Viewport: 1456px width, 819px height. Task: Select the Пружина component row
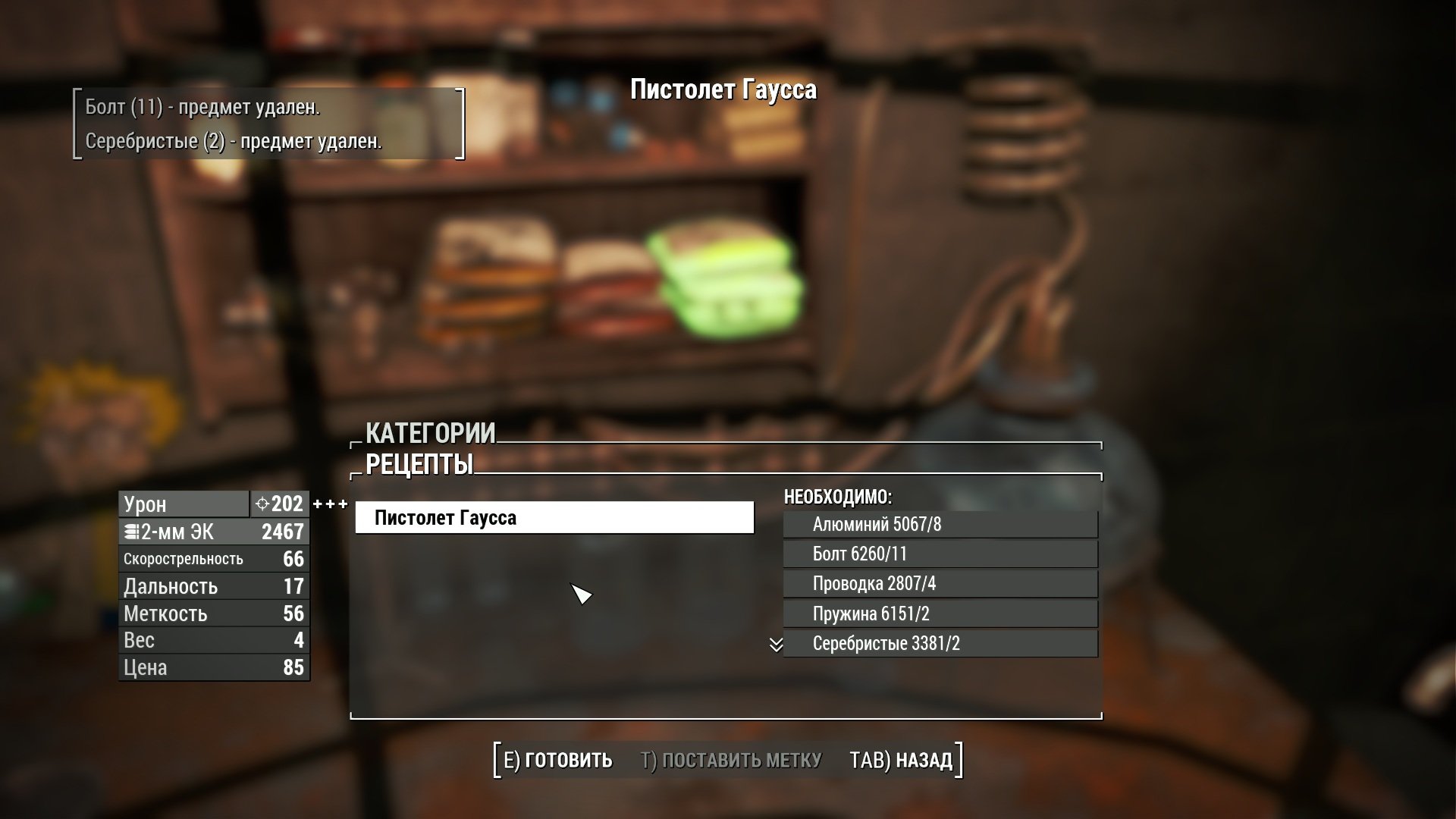(940, 614)
